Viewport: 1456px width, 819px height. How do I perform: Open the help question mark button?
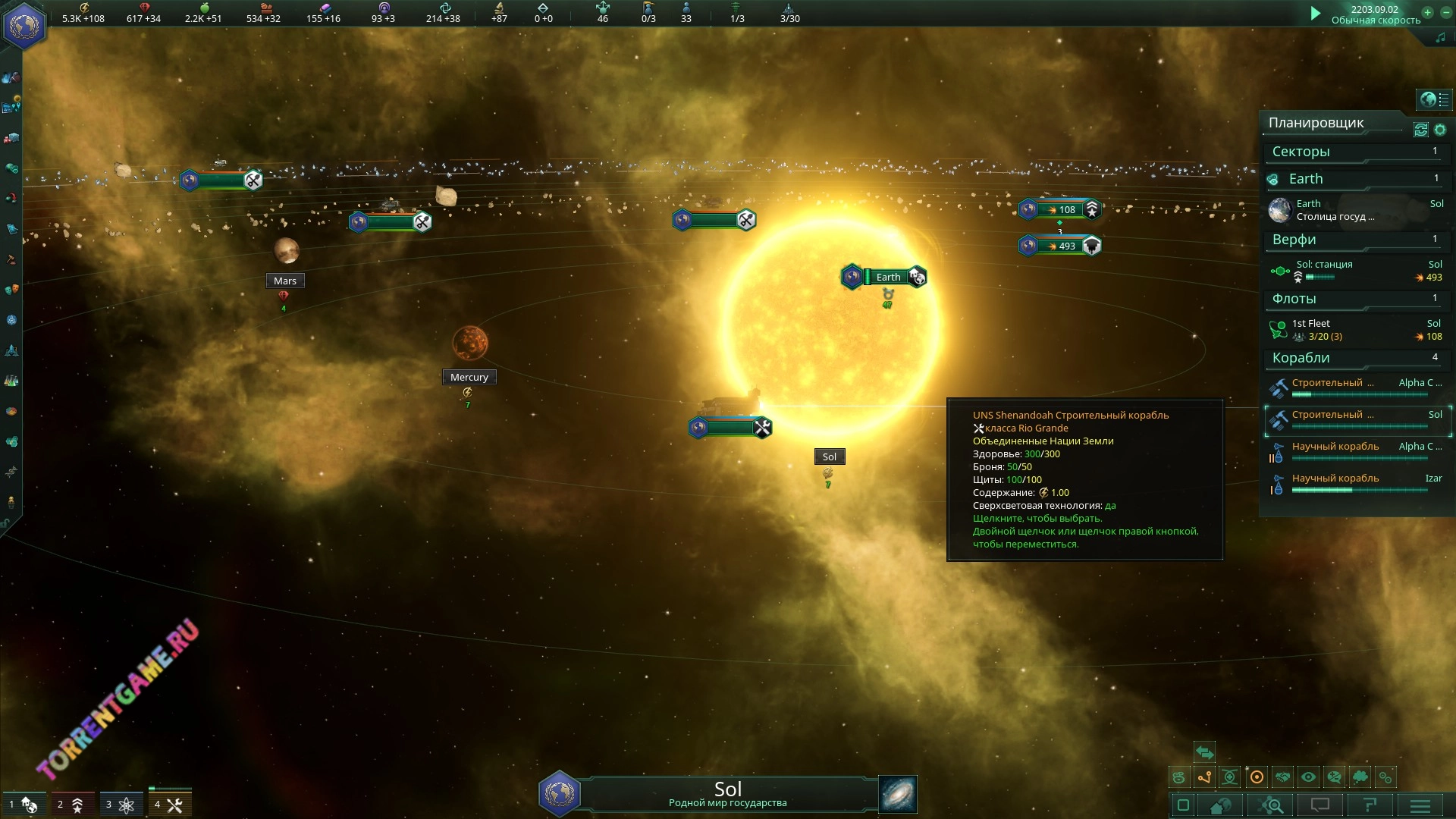[1370, 805]
